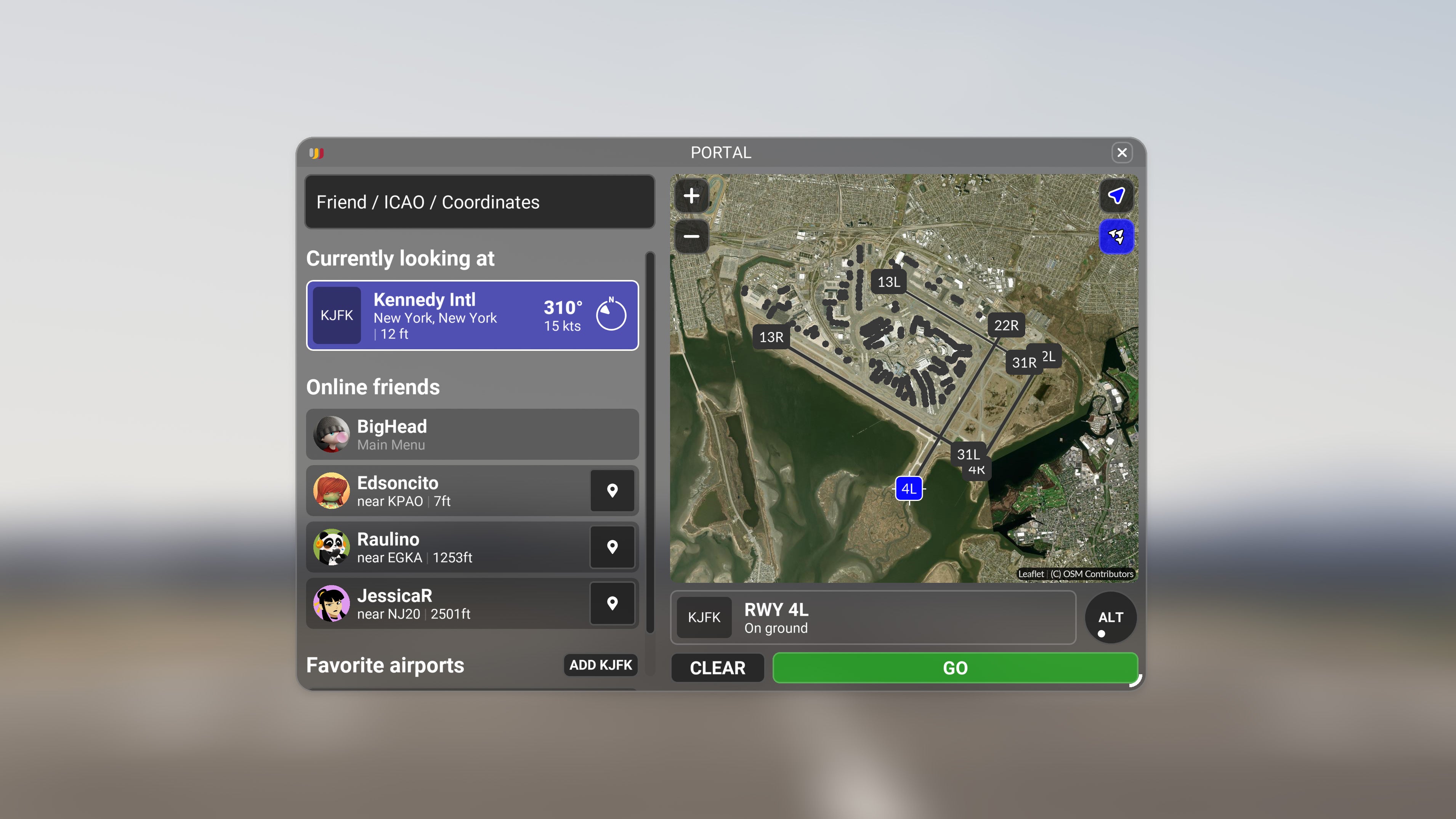Pick the 31R runway marker
The width and height of the screenshot is (1456, 819).
click(x=1024, y=363)
